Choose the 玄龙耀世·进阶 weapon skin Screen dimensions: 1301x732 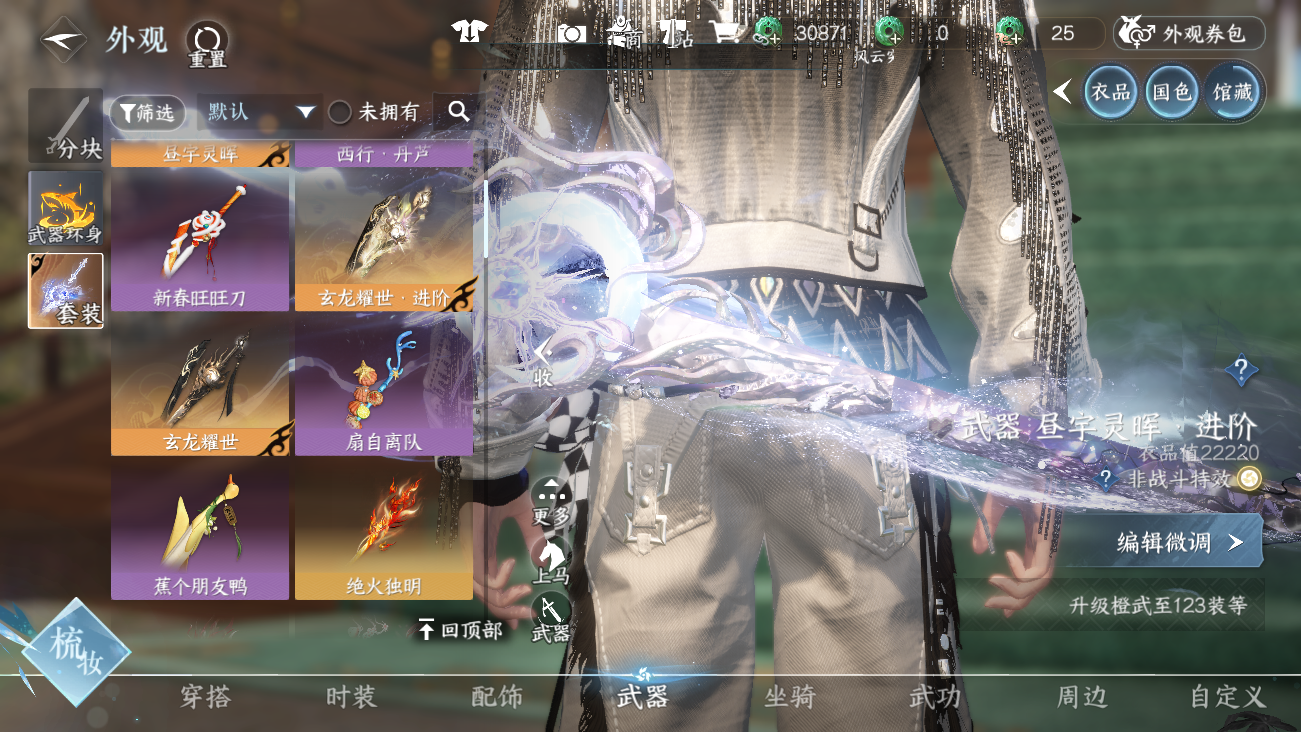pos(384,240)
